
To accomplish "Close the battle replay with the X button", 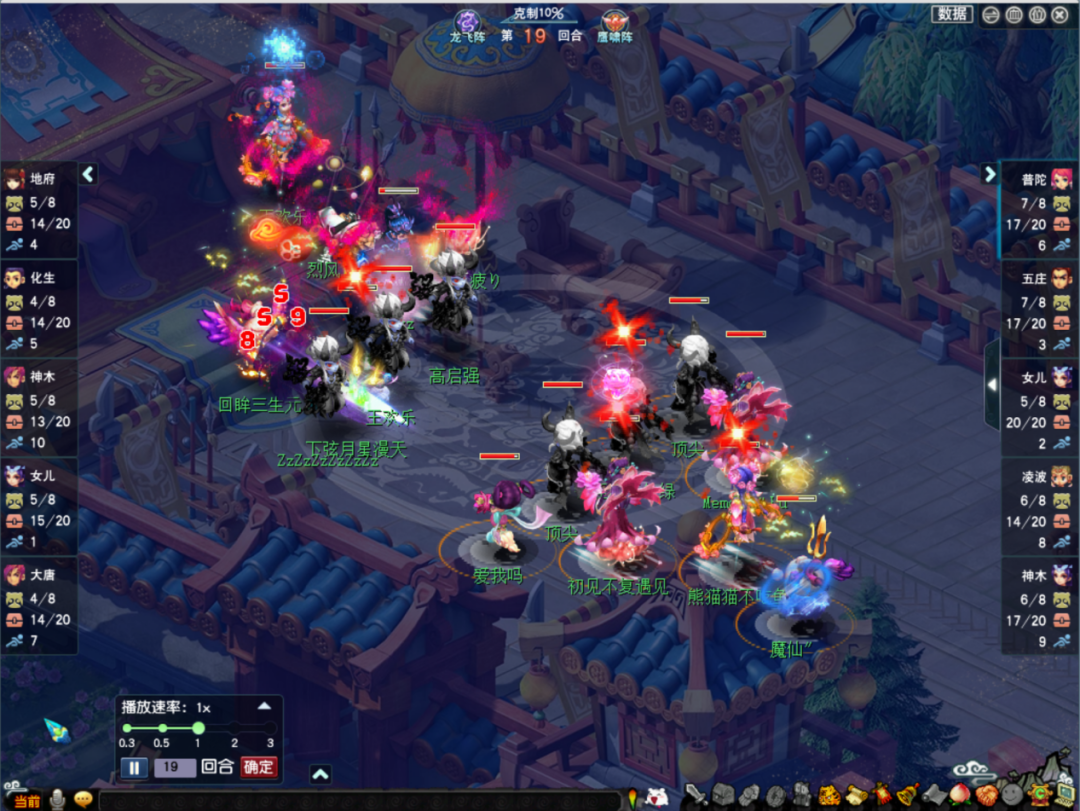I will point(1059,14).
